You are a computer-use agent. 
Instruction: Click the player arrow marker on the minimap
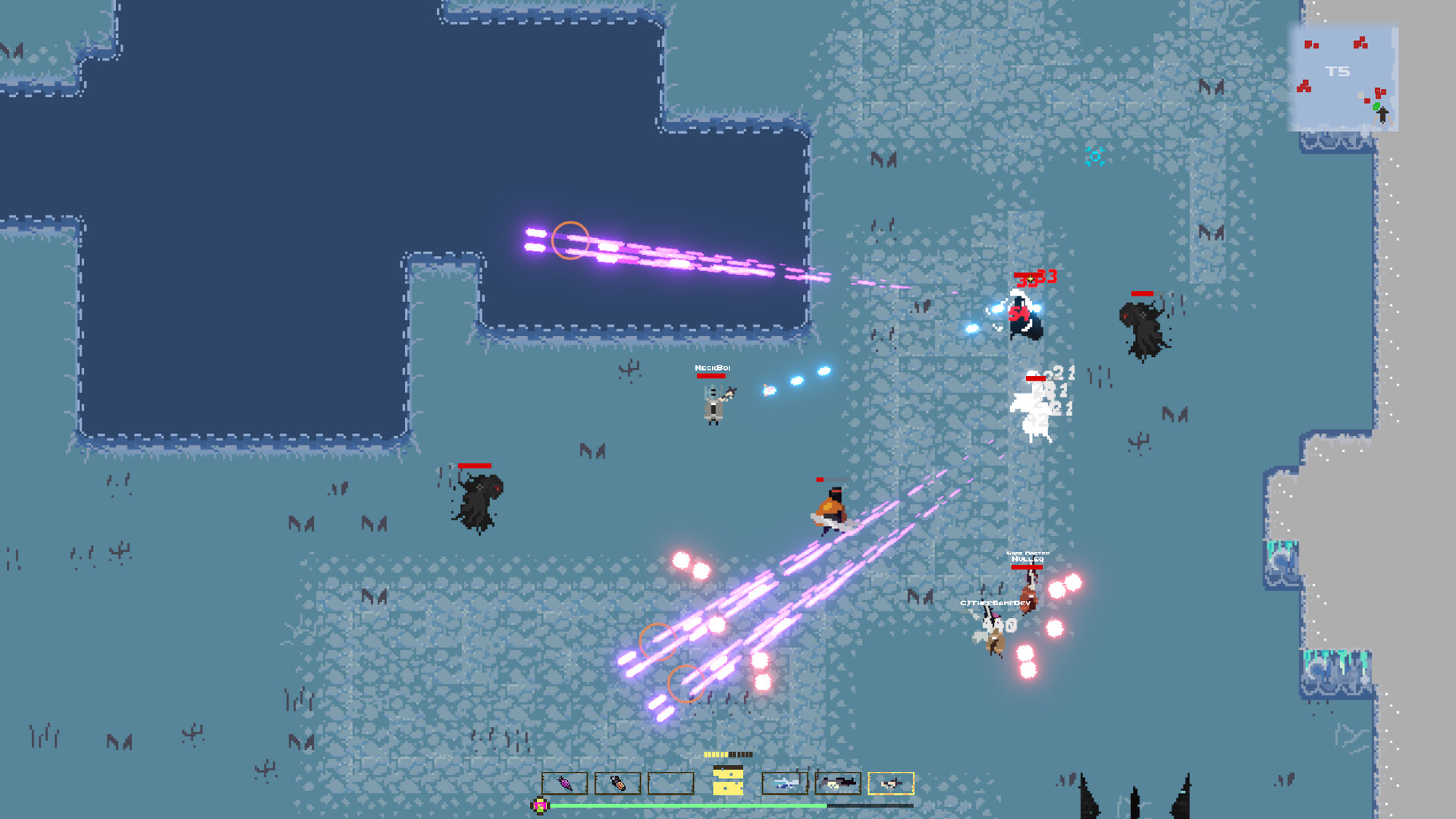click(x=1382, y=115)
